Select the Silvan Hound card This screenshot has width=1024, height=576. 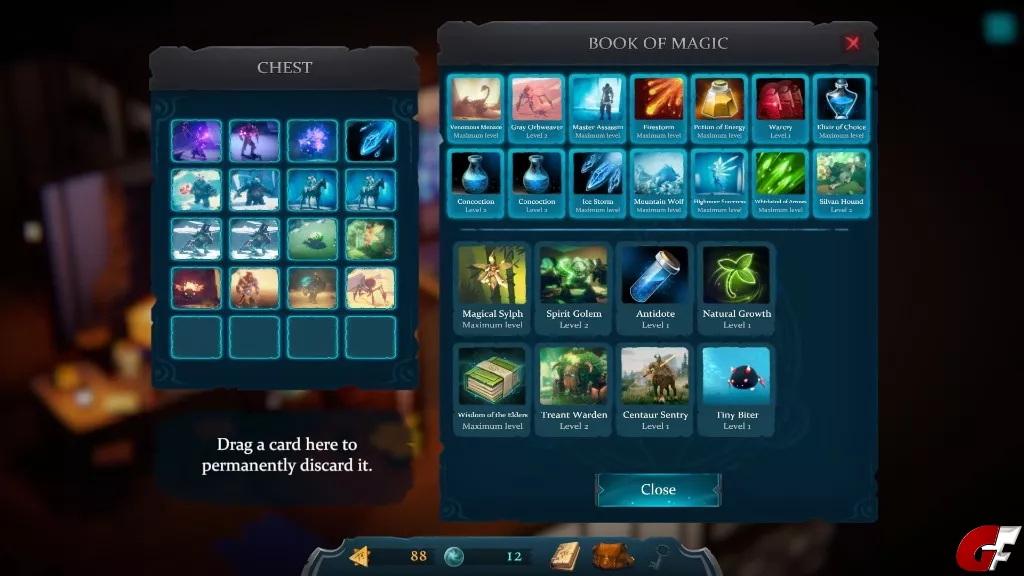(x=841, y=181)
